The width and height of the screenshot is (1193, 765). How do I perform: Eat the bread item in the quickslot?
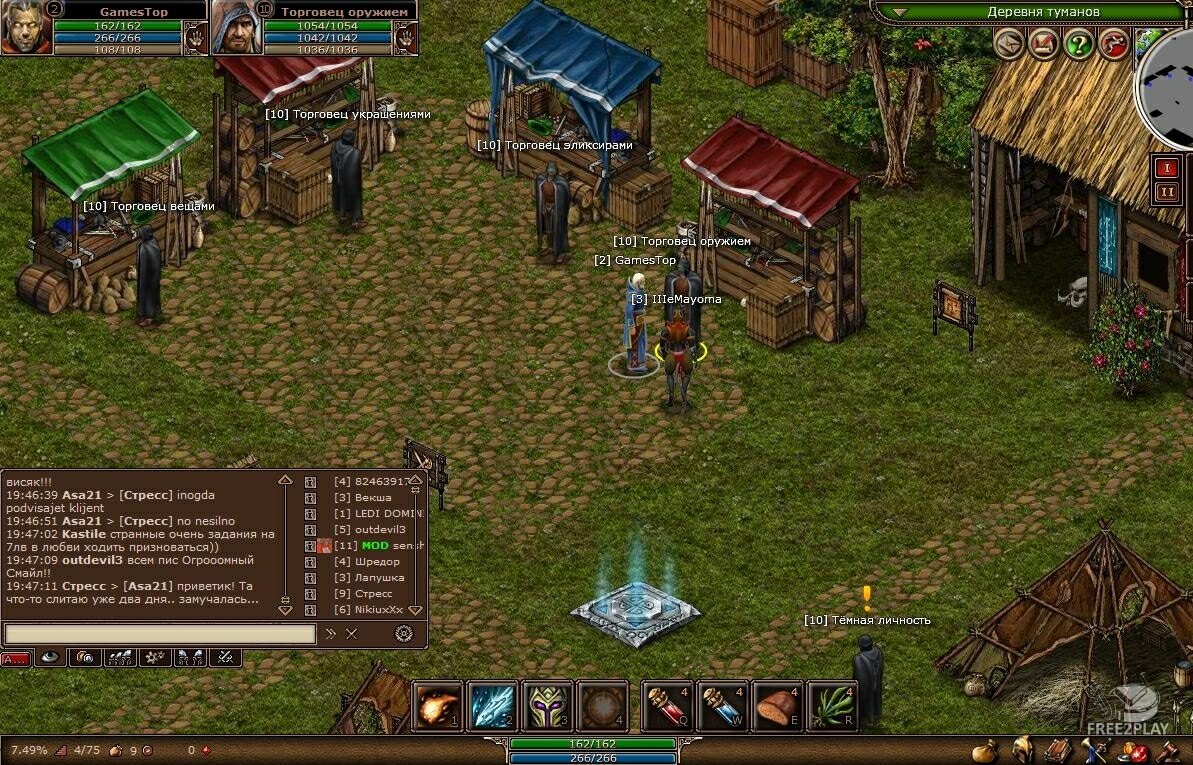(x=777, y=706)
